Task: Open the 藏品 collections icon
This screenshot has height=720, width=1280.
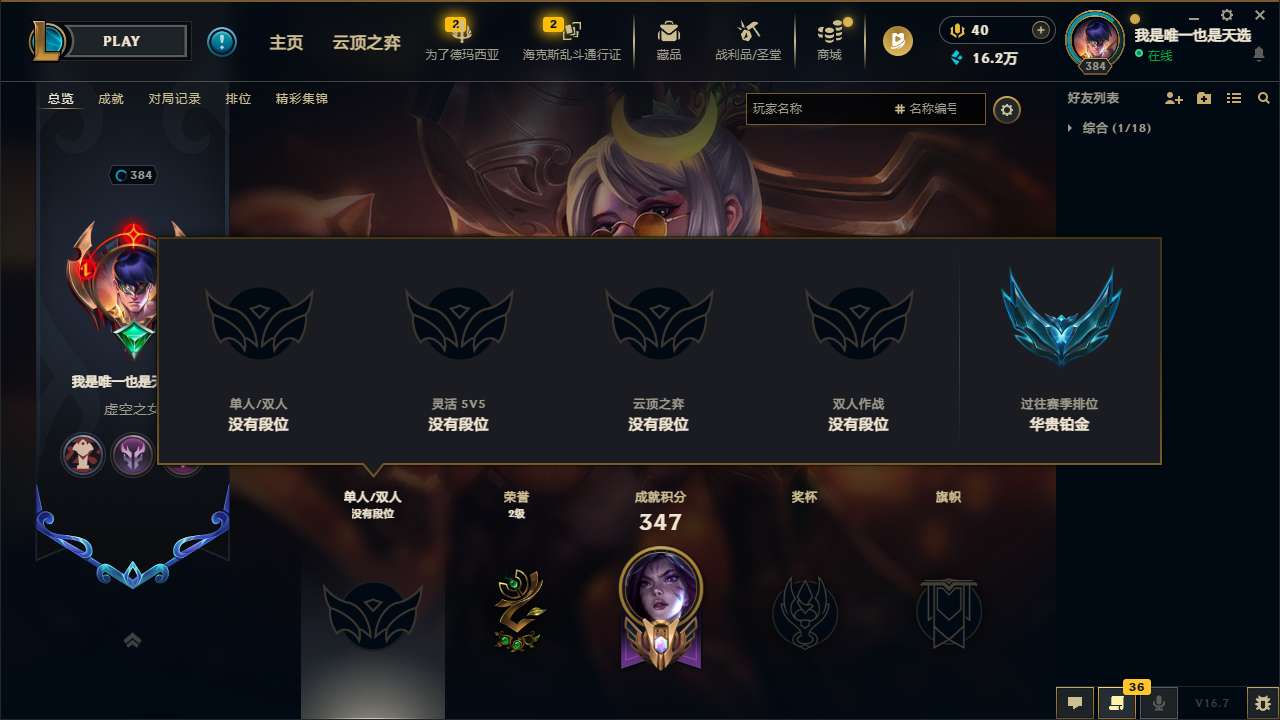Action: [669, 40]
